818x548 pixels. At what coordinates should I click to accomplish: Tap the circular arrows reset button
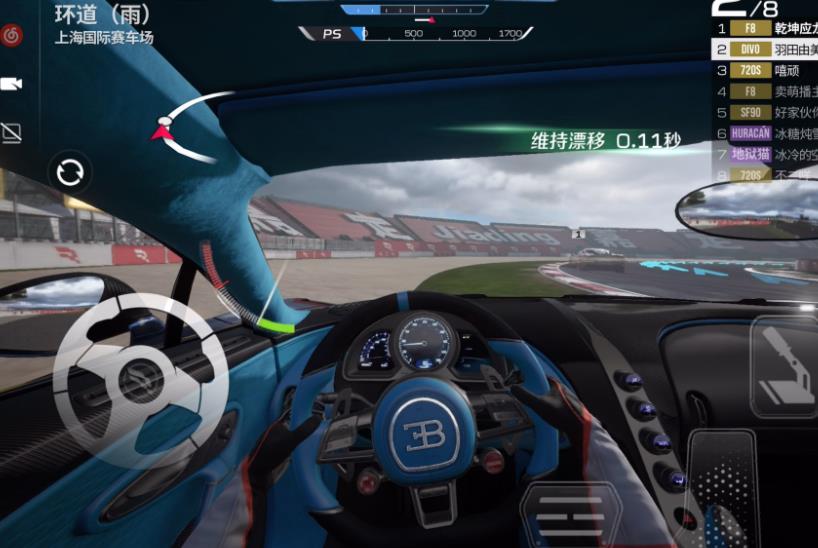(70, 172)
